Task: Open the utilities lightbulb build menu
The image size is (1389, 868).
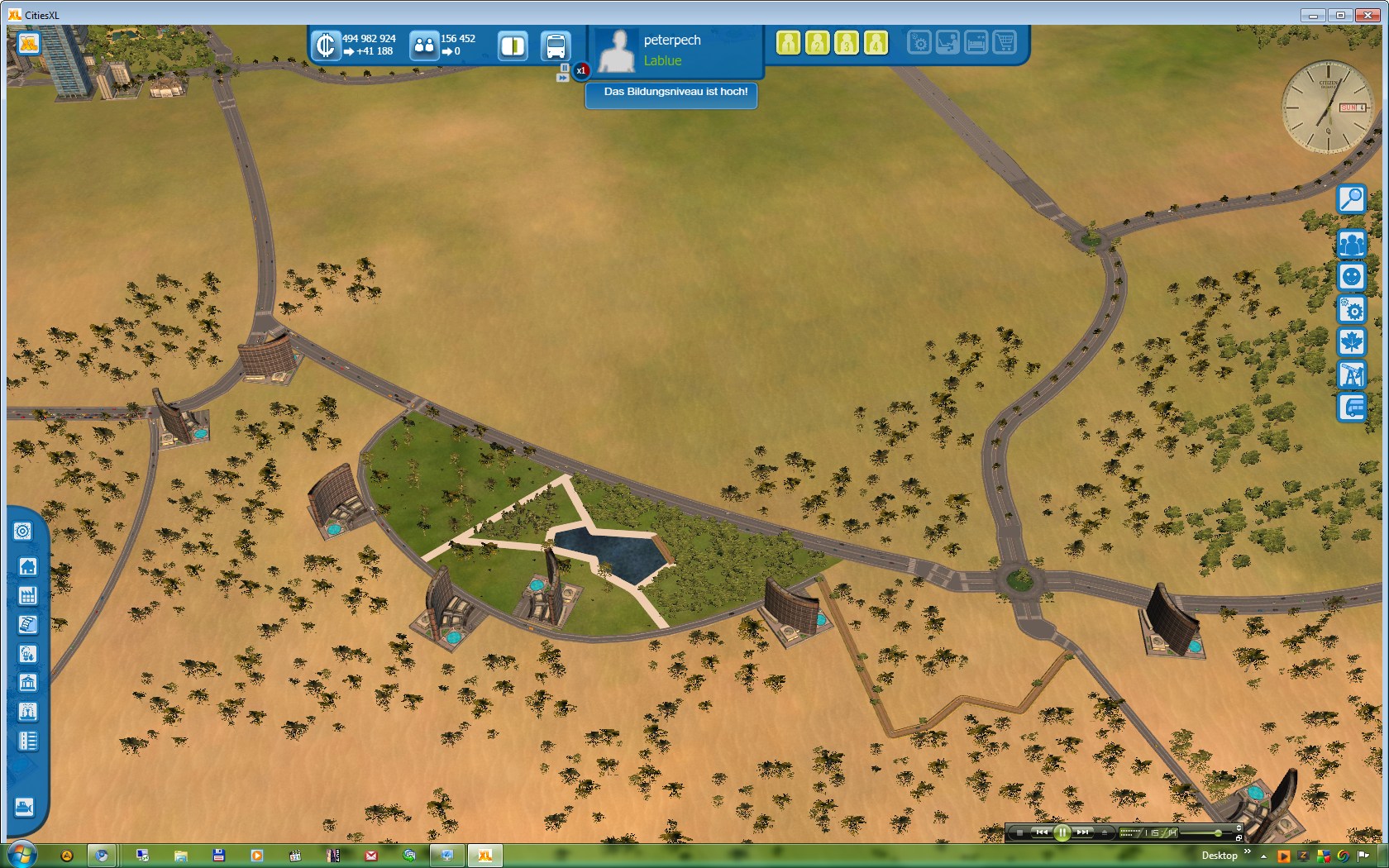Action: click(27, 654)
